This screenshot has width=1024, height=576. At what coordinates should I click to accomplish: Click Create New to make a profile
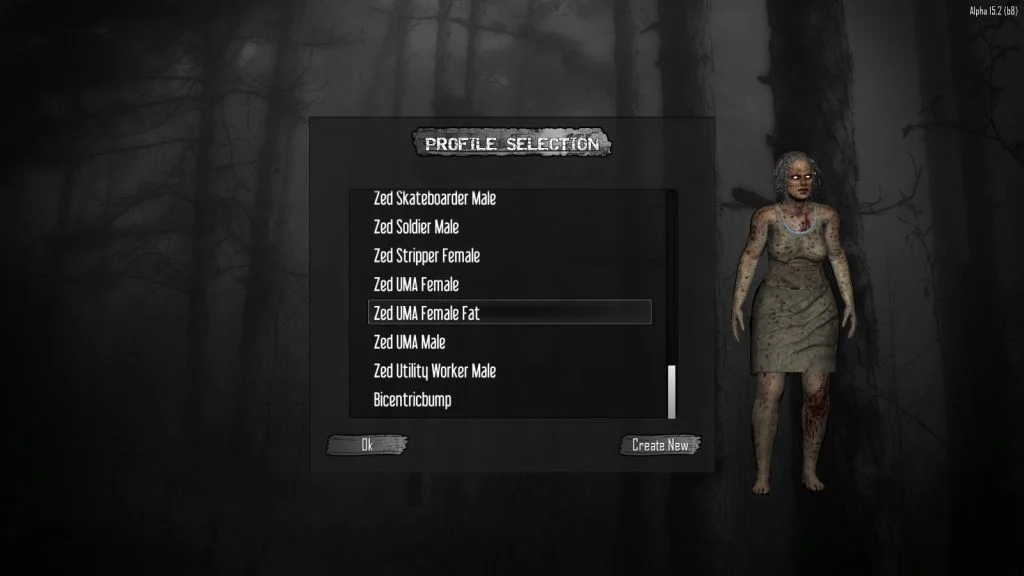(660, 445)
